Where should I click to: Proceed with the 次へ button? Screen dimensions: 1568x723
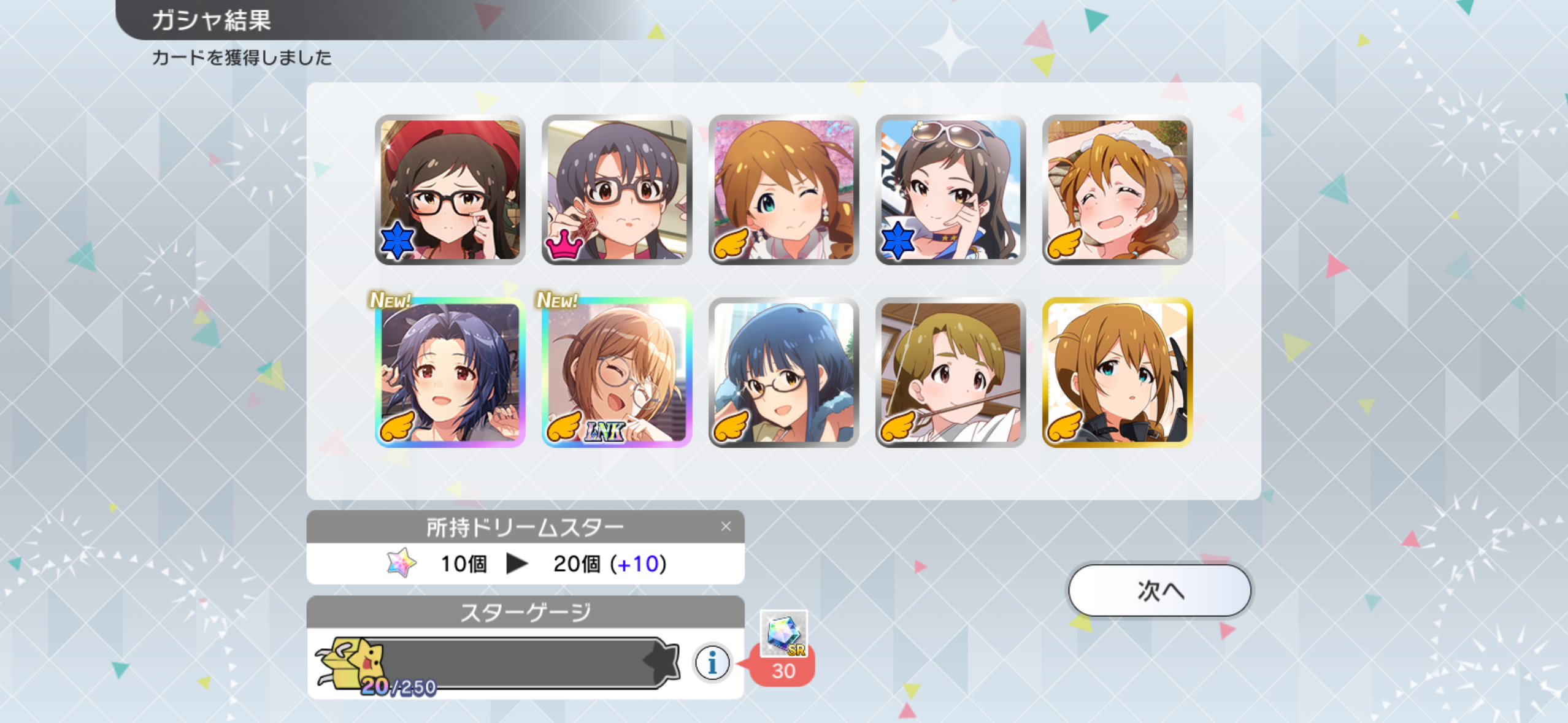click(x=1159, y=591)
